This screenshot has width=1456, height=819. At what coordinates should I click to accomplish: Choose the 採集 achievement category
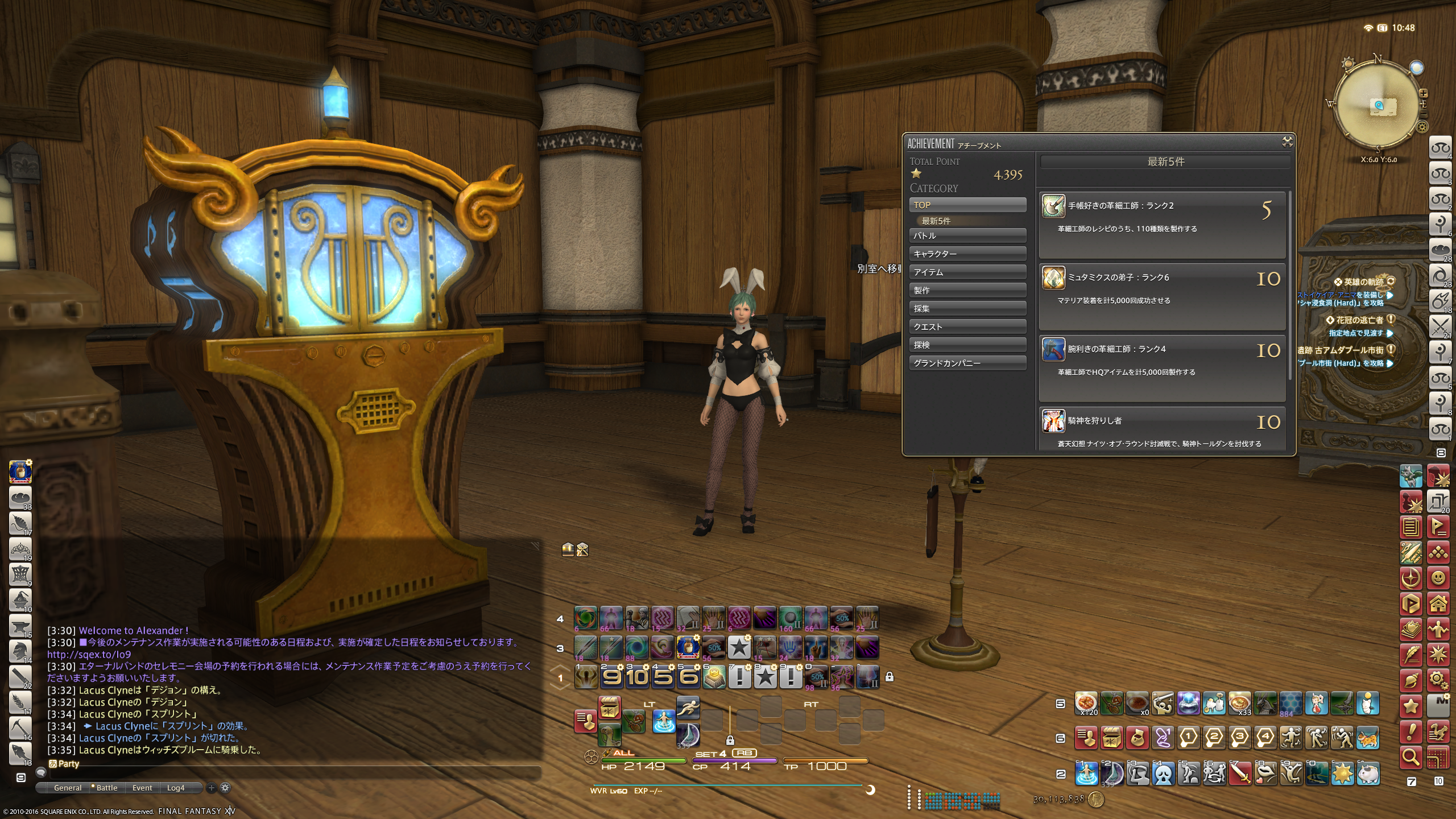(967, 308)
